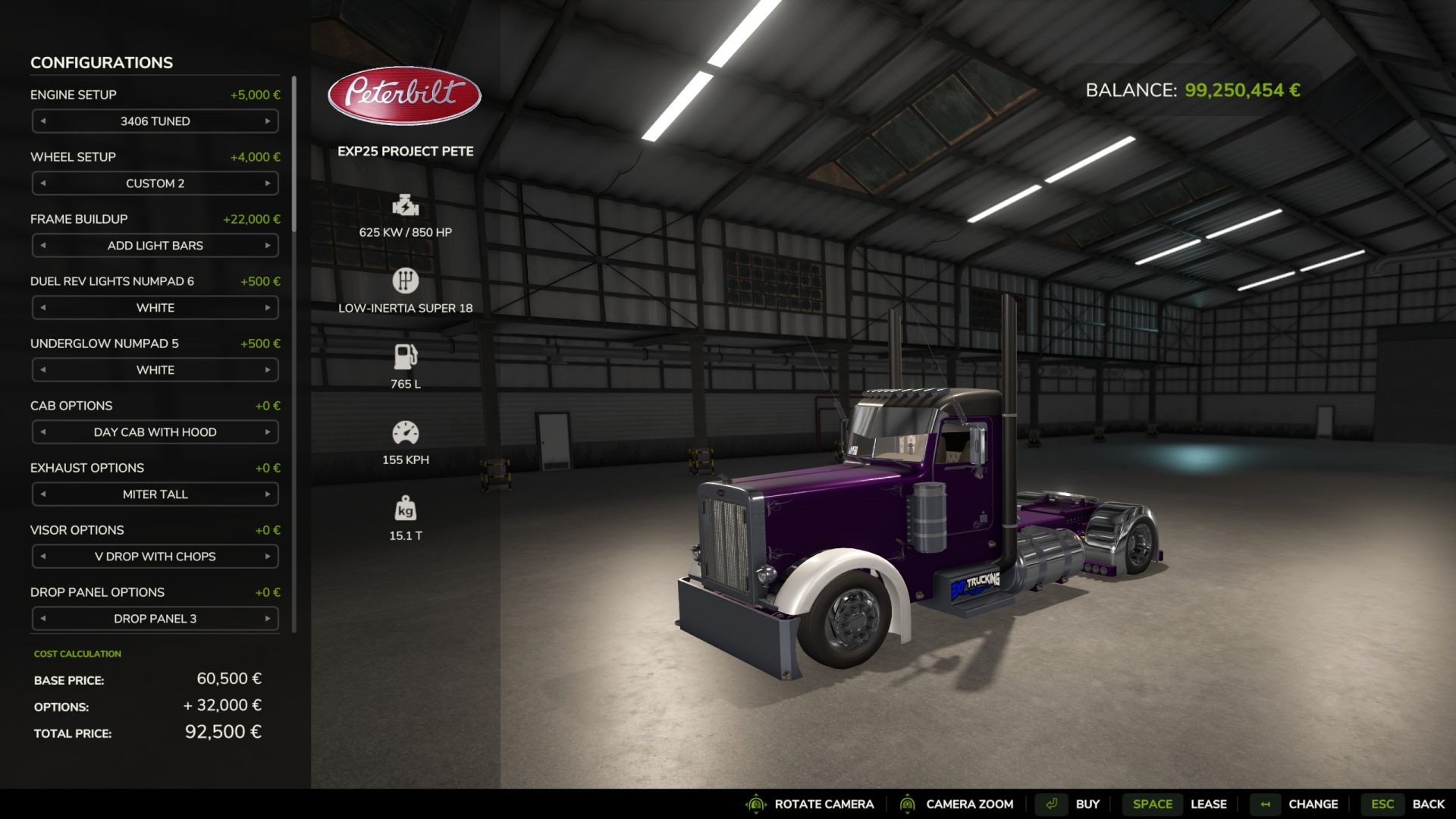The width and height of the screenshot is (1456, 819).
Task: Click the Day Cab With Hood selector
Action: [x=155, y=432]
